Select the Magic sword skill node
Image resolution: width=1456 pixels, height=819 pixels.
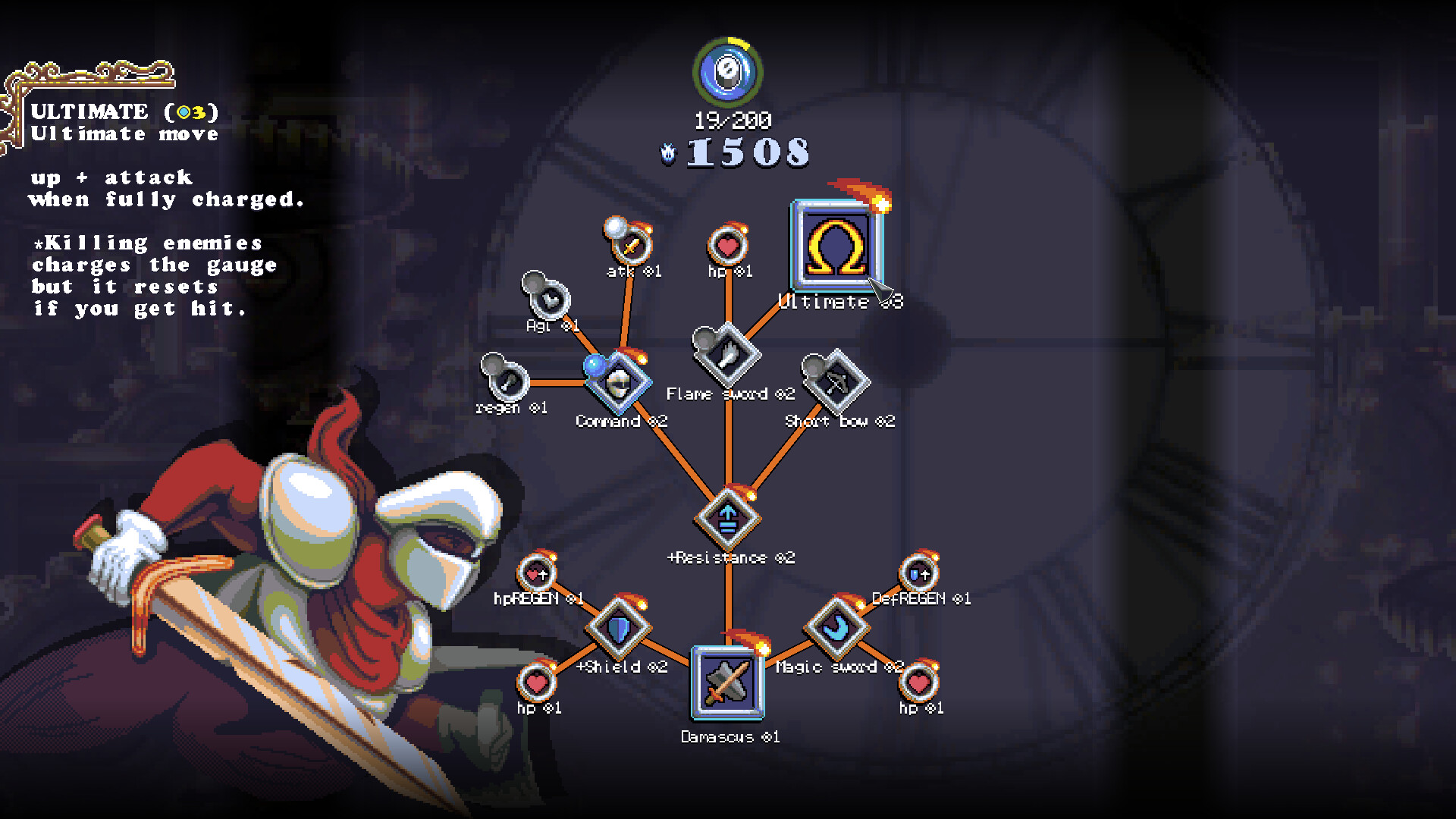836,628
